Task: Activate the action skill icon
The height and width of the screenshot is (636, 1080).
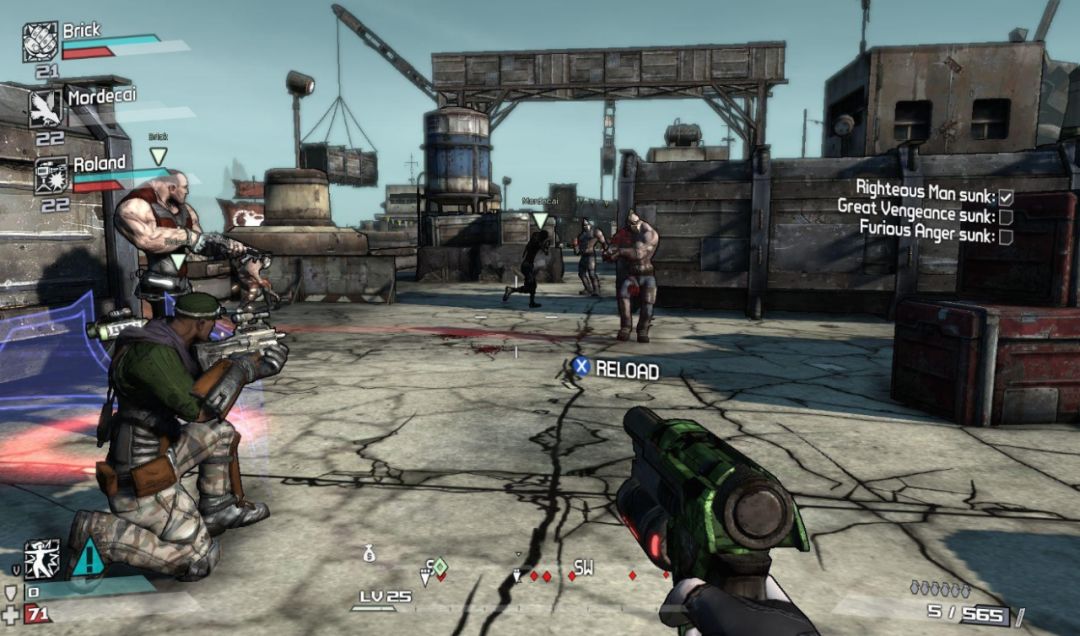Action: tap(42, 558)
